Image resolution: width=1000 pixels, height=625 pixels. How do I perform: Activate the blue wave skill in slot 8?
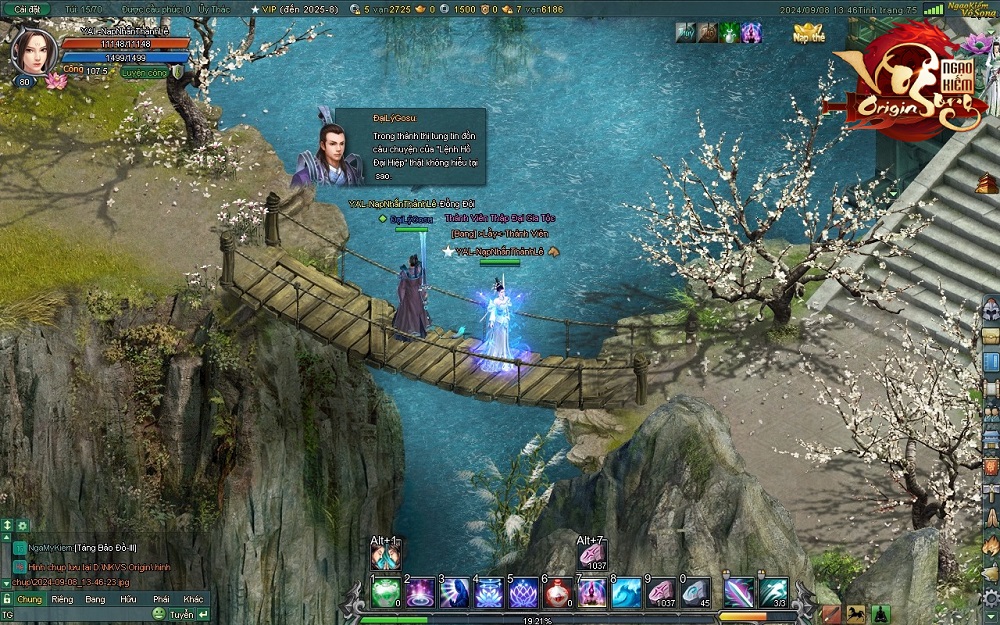(x=627, y=593)
